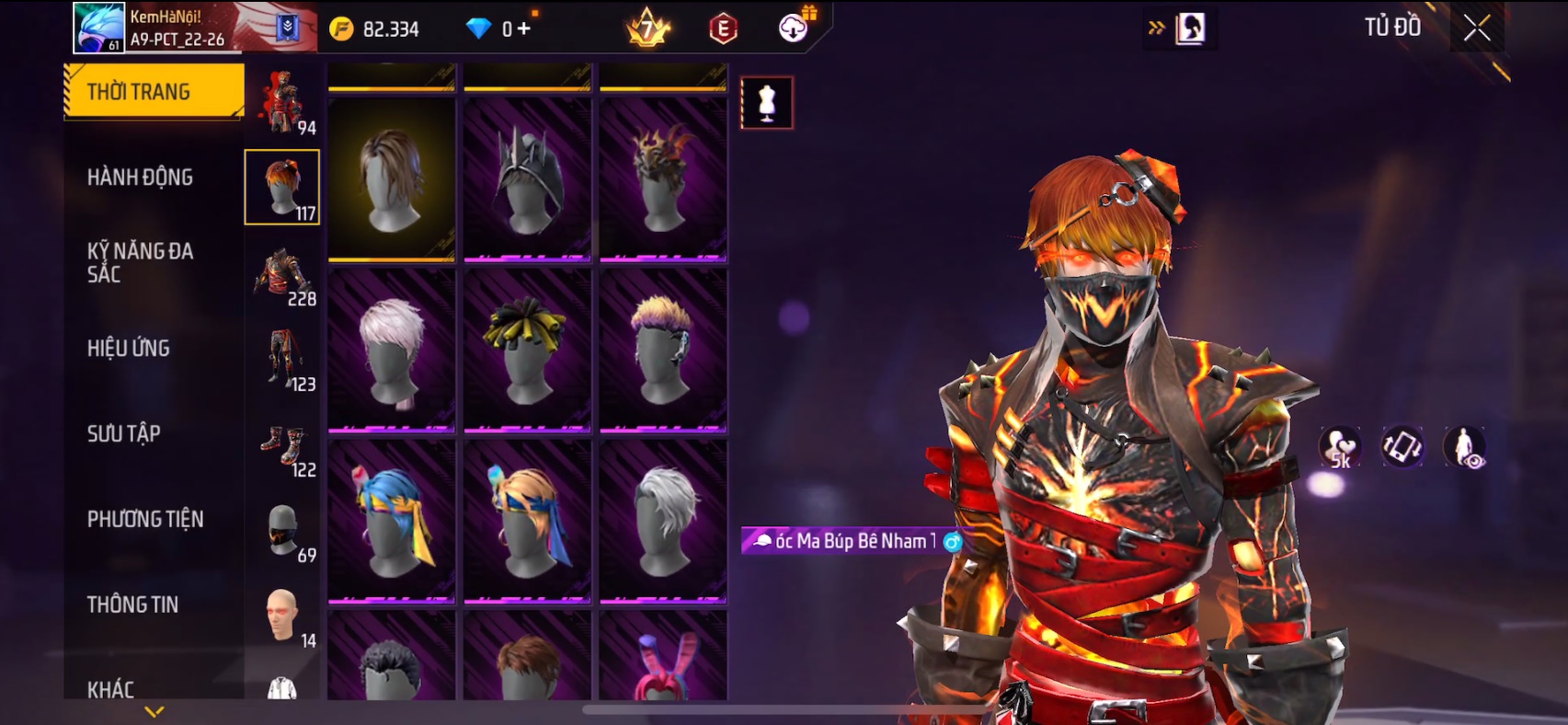Viewport: 1568px width, 725px height.
Task: Open the pants category showing 123
Action: [283, 359]
